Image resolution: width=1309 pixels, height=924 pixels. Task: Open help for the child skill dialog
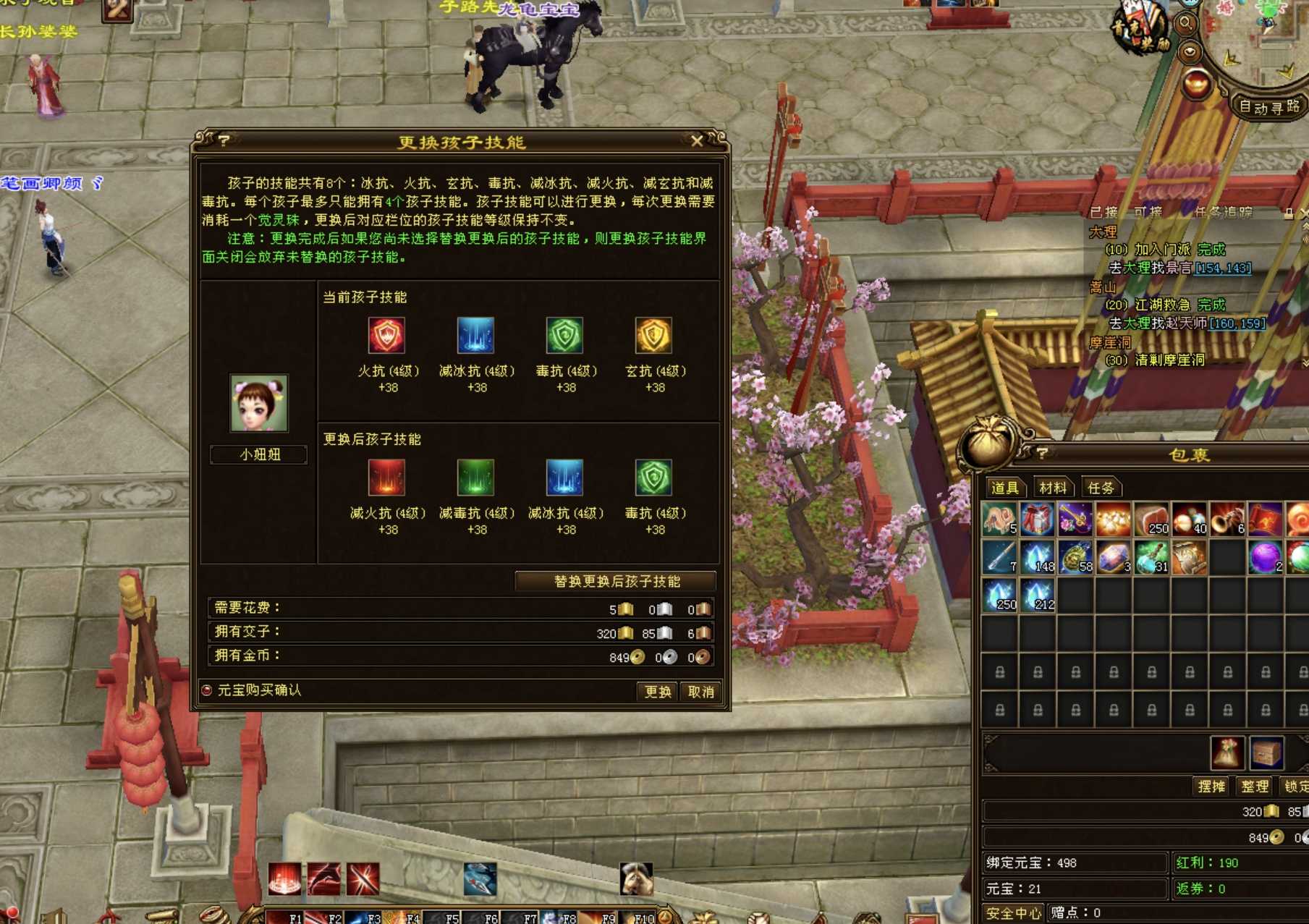point(224,140)
